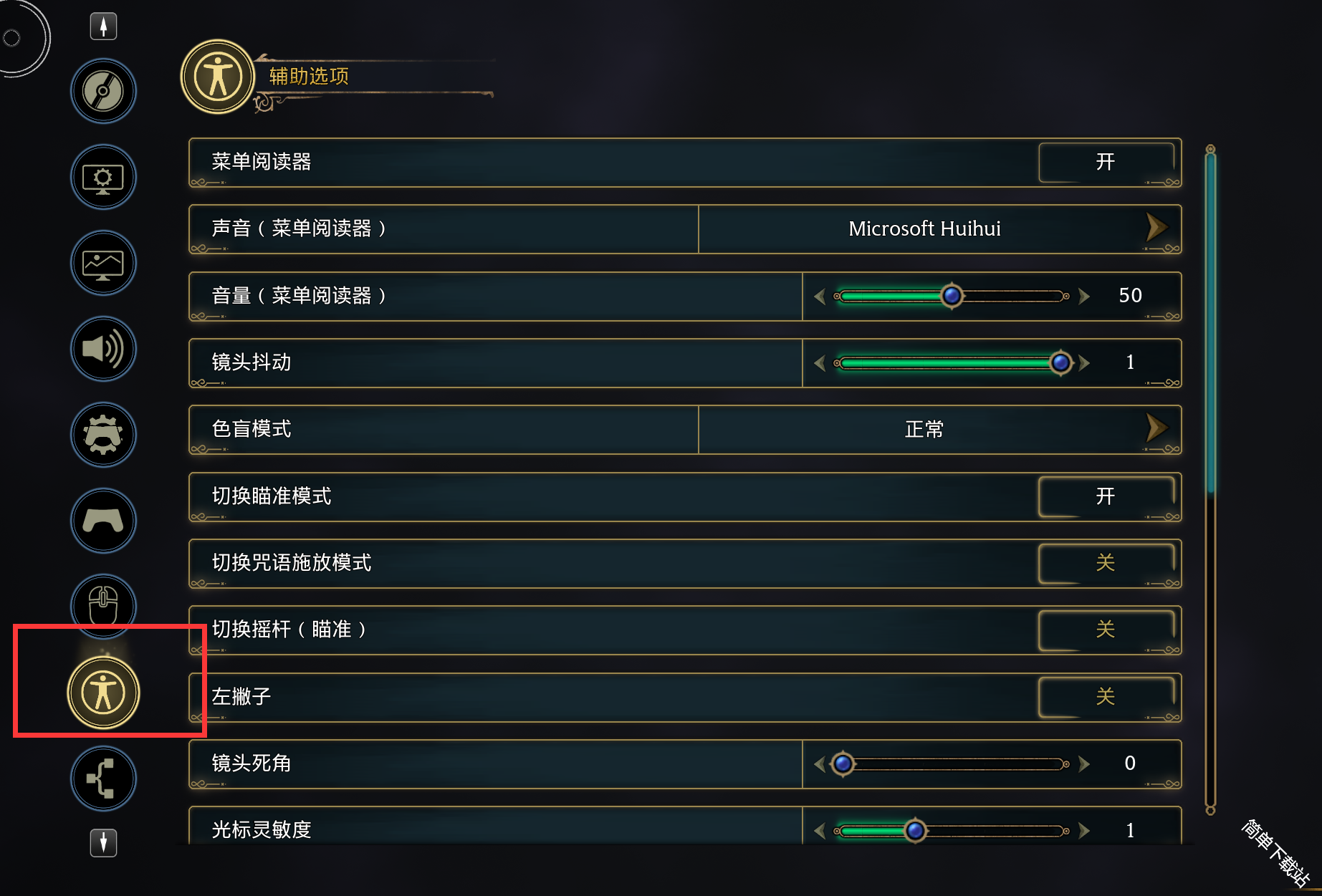
Task: Open mouse and keyboard settings icon
Action: [102, 606]
